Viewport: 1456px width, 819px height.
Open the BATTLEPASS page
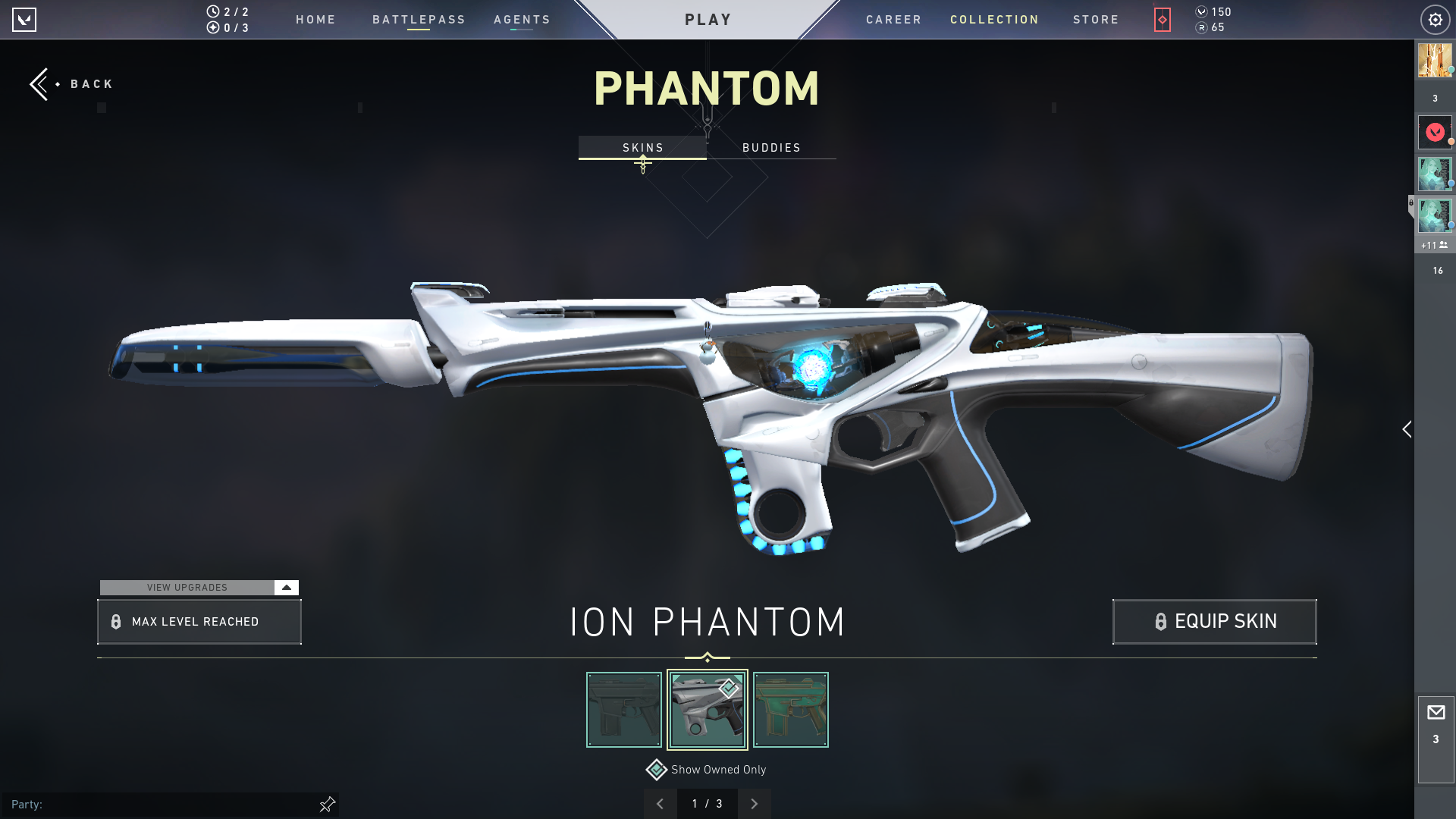pyautogui.click(x=419, y=20)
